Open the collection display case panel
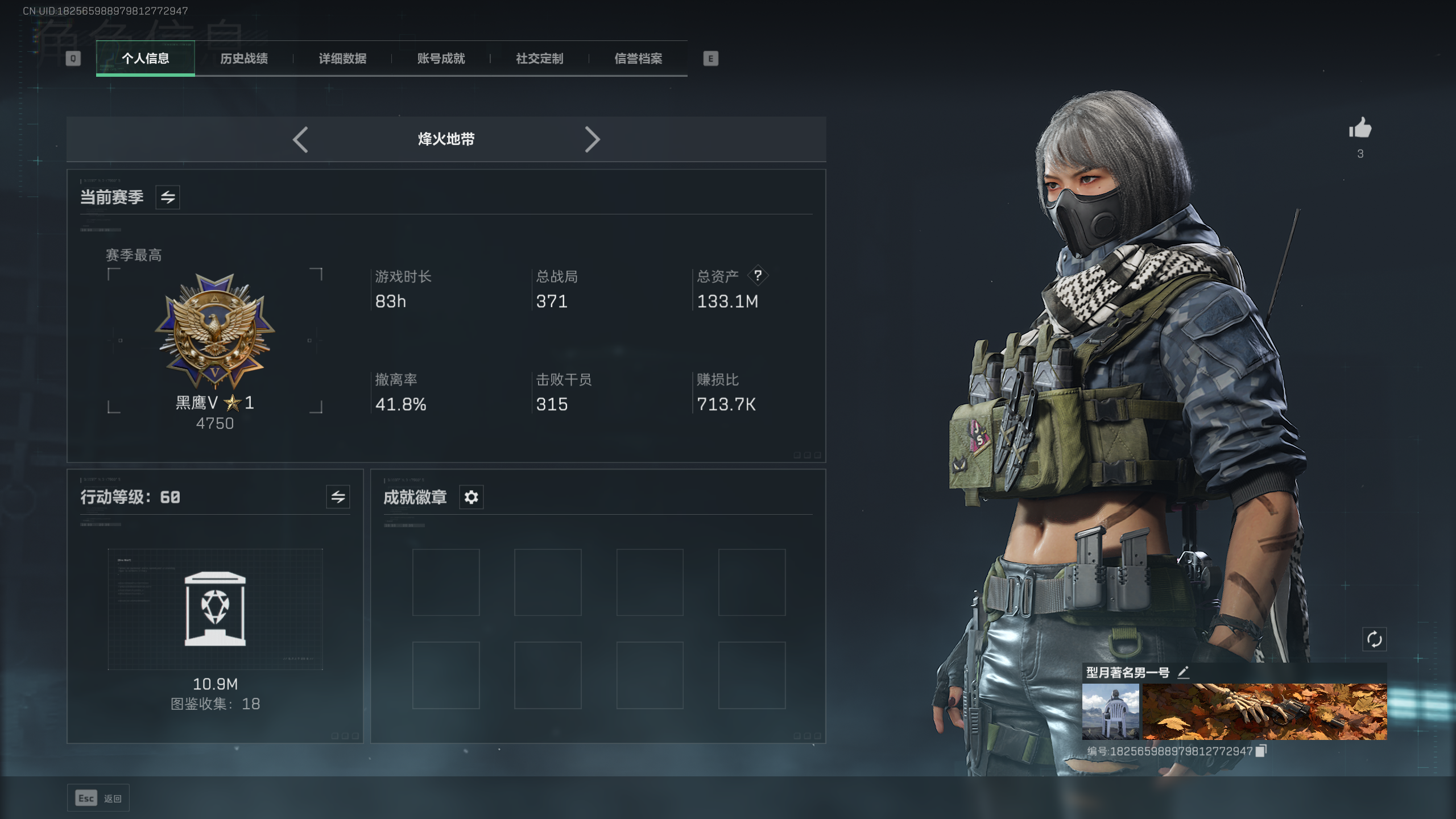 pos(215,609)
